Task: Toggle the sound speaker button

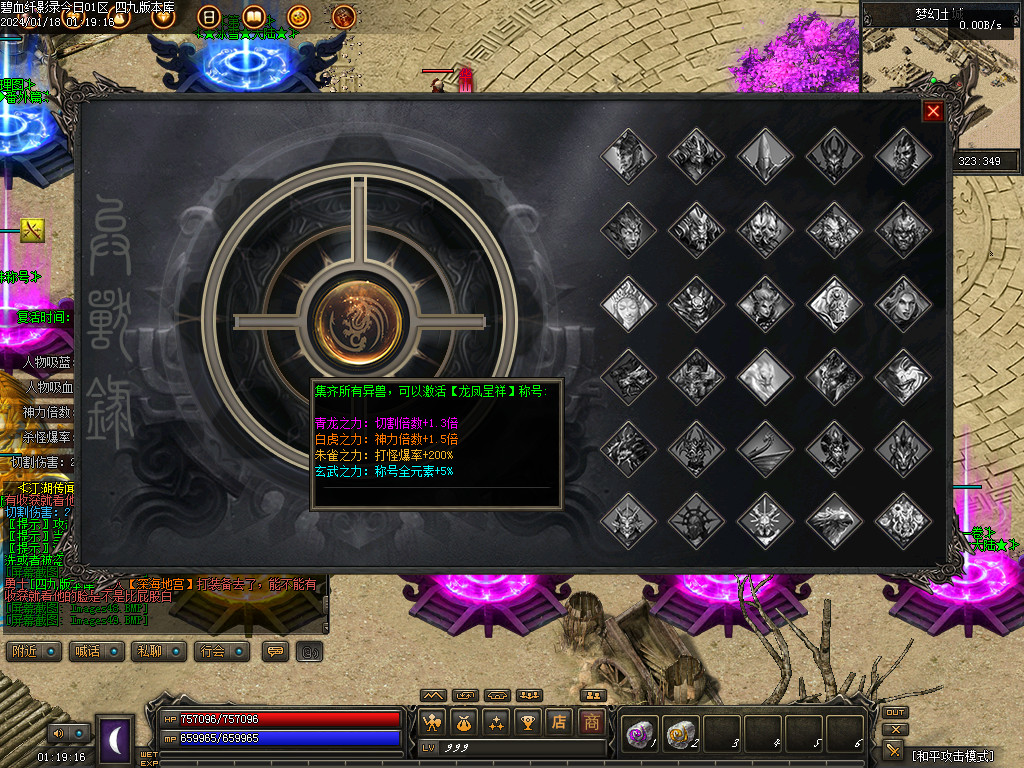Action: tap(55, 733)
